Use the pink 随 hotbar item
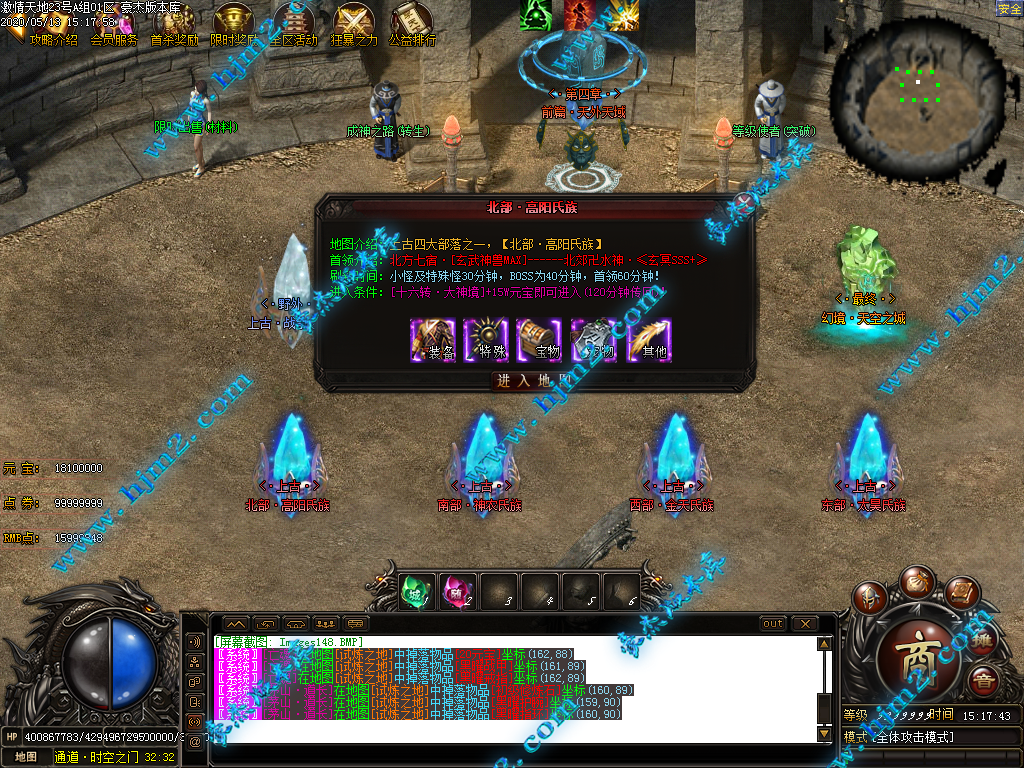This screenshot has height=768, width=1024. click(458, 592)
